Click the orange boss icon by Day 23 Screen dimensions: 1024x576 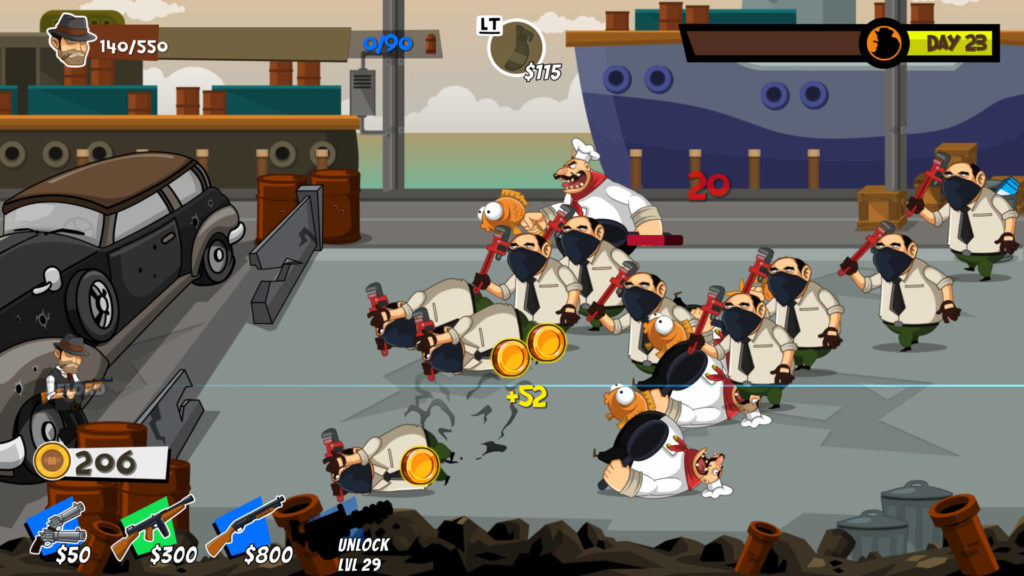click(x=884, y=44)
